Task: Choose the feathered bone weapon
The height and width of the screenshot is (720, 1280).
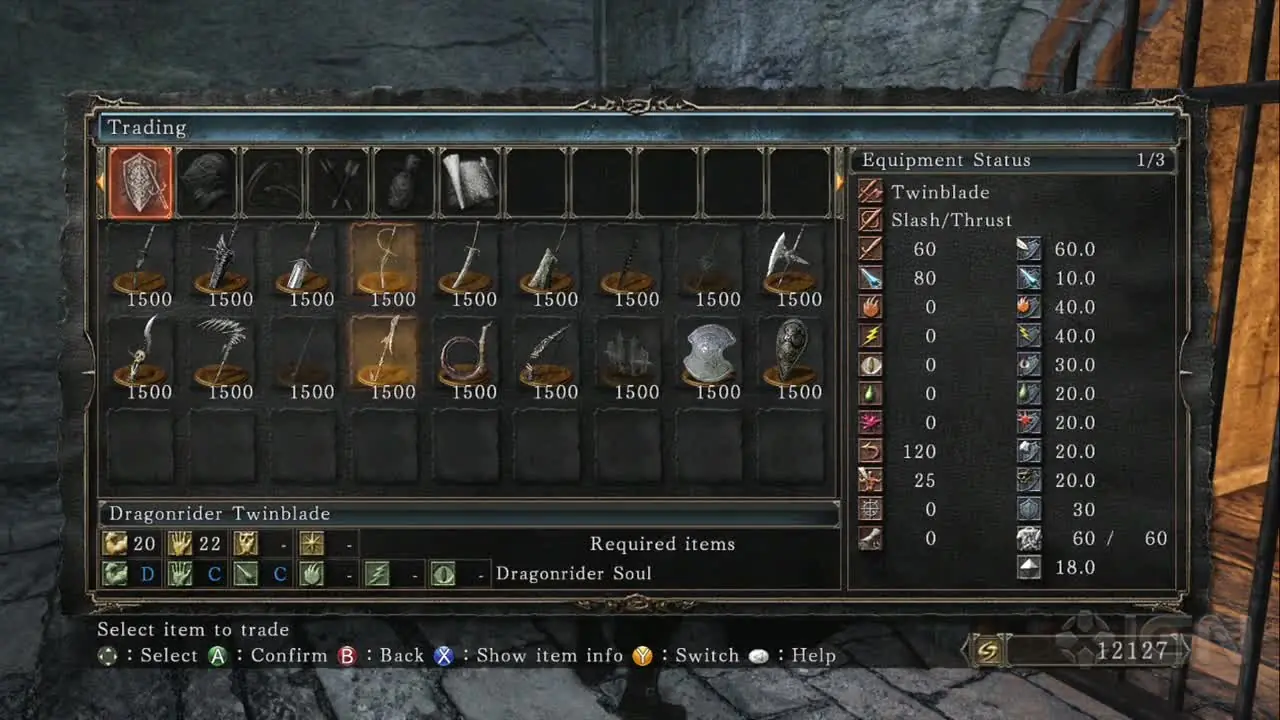Action: [222, 353]
